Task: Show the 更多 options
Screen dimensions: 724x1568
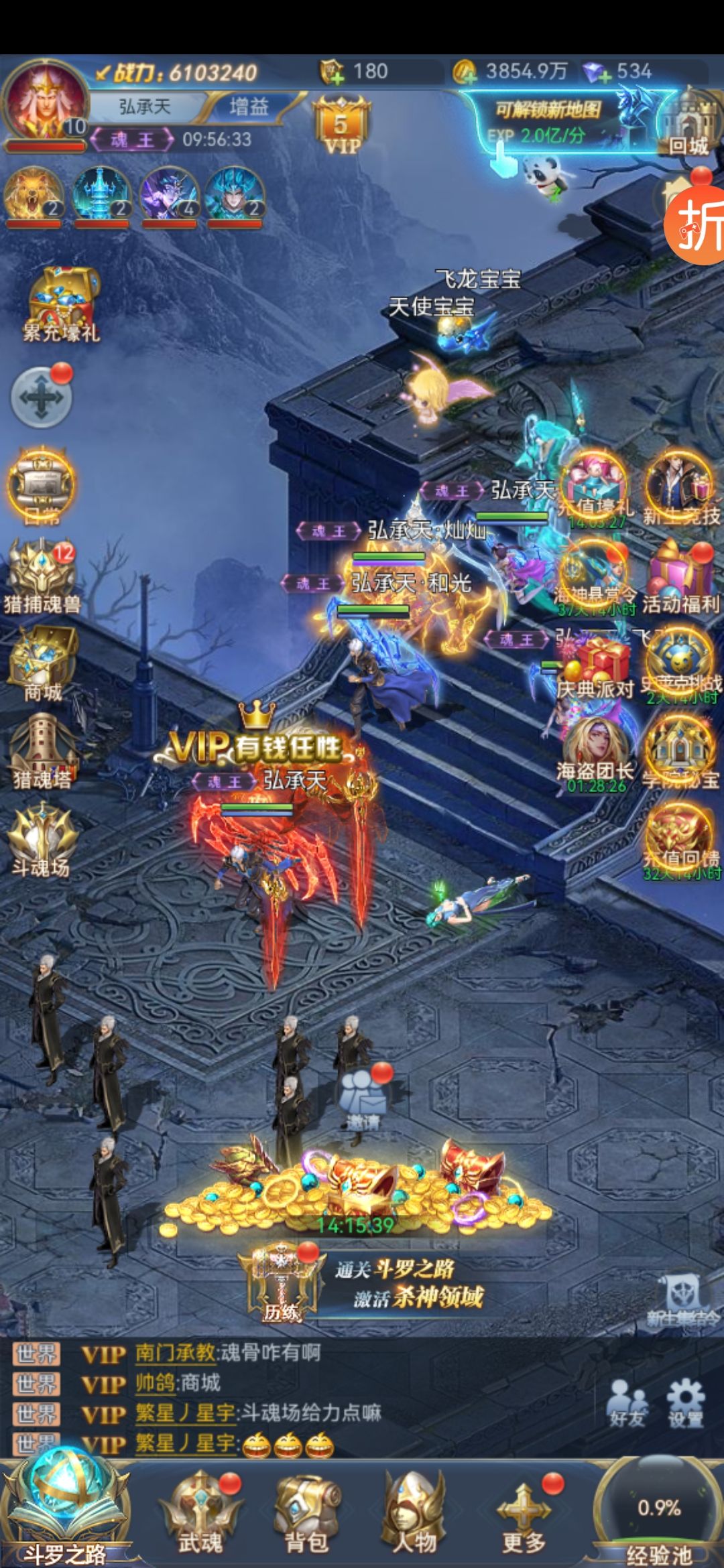Action: point(524,1512)
